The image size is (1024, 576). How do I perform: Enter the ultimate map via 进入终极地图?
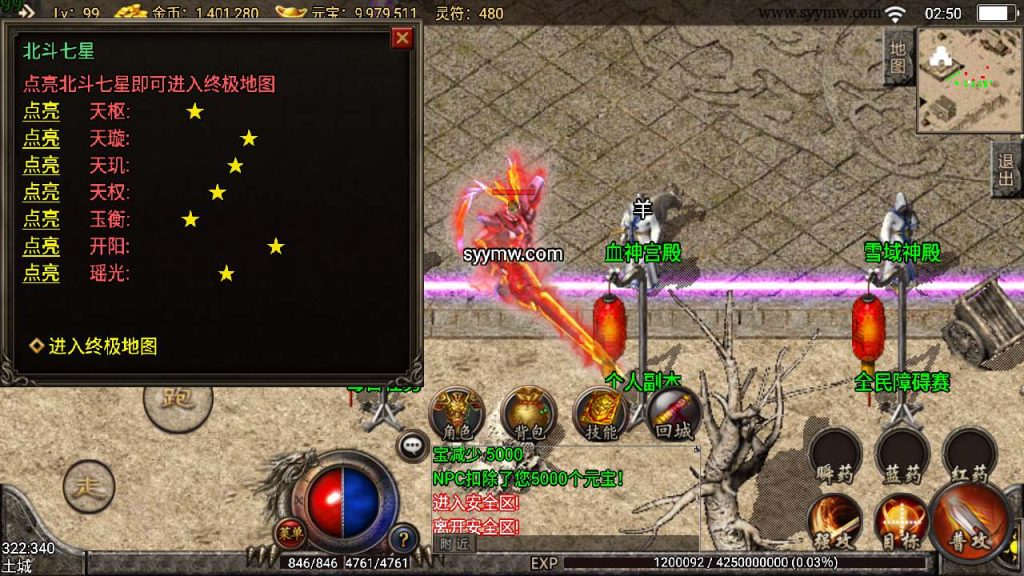[102, 346]
